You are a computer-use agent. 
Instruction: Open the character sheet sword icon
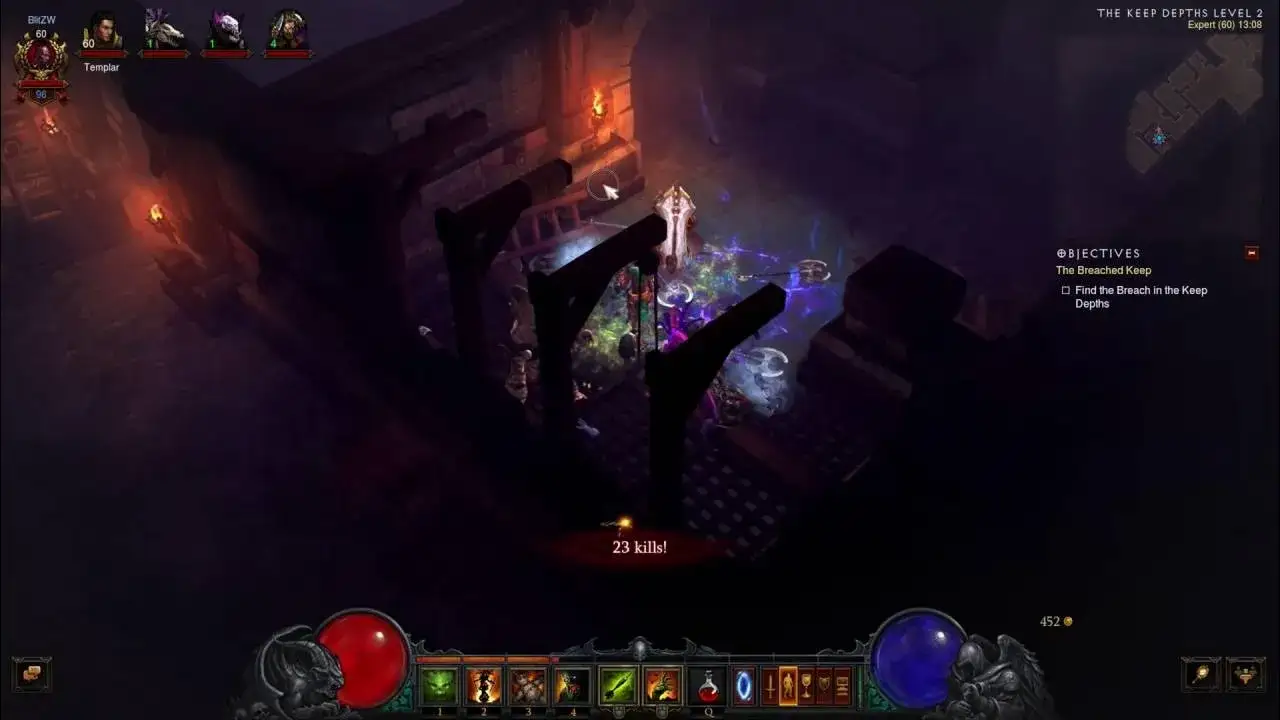point(772,685)
